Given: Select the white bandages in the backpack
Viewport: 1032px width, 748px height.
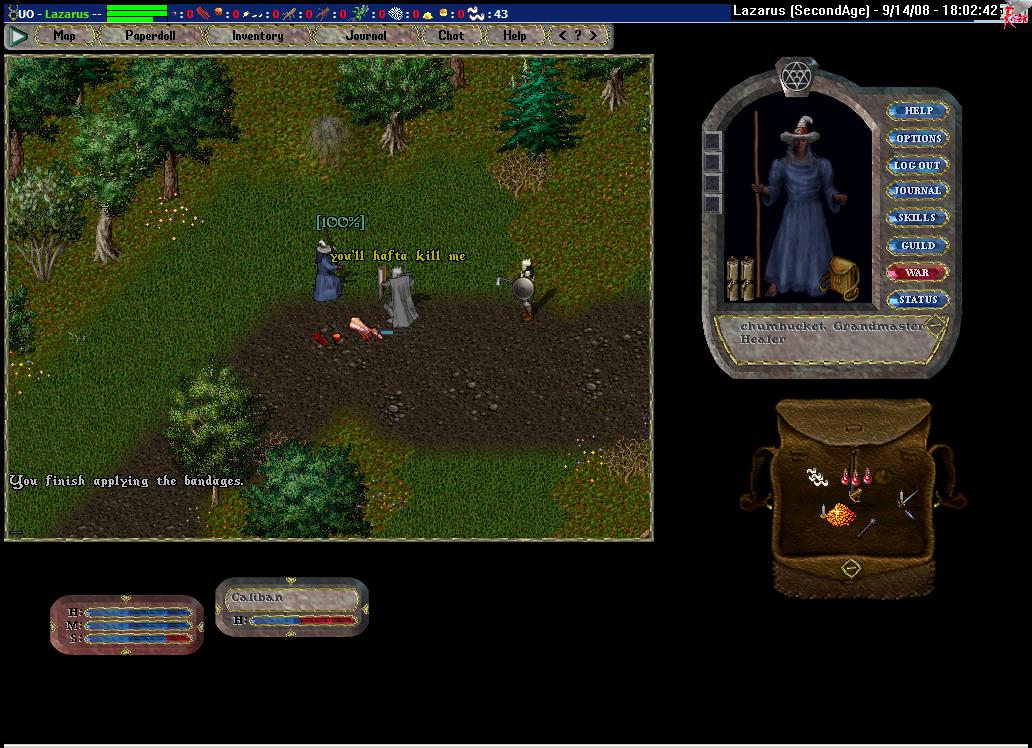Looking at the screenshot, I should click(x=818, y=478).
